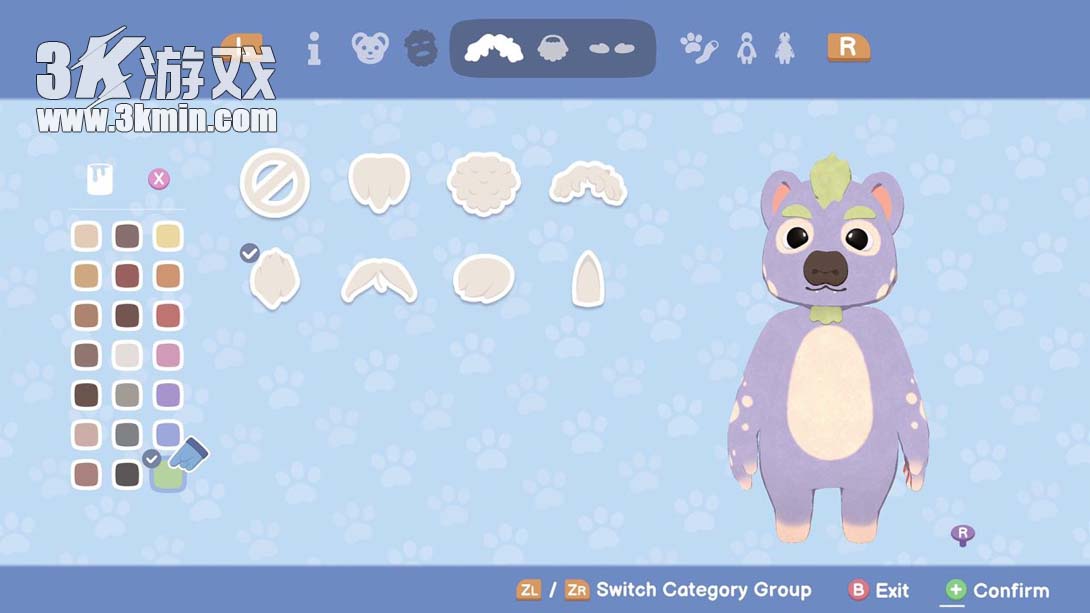Select the green color swatch with checkmark
The image size is (1090, 613).
click(167, 474)
